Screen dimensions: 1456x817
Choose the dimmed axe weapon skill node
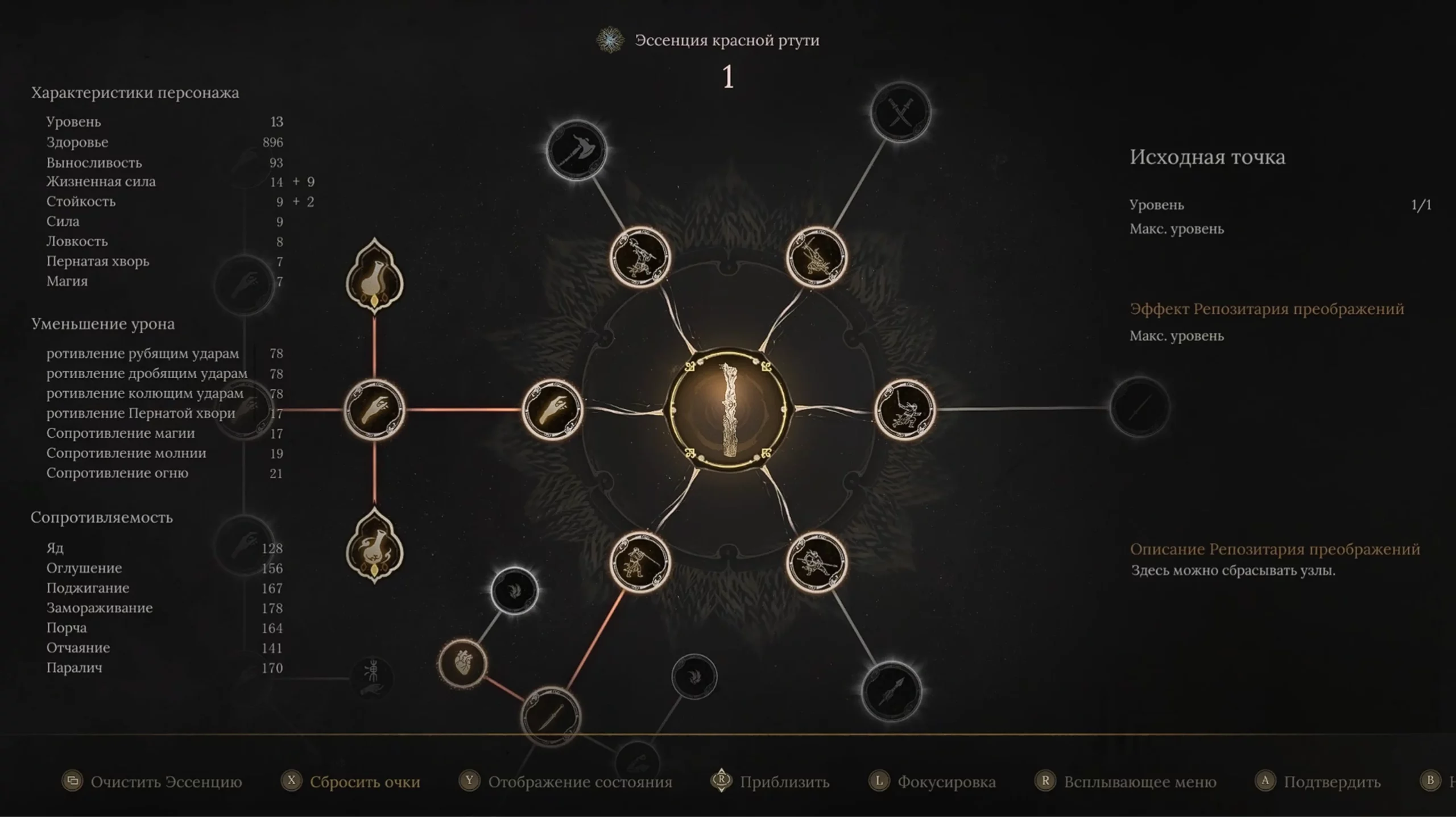[576, 151]
